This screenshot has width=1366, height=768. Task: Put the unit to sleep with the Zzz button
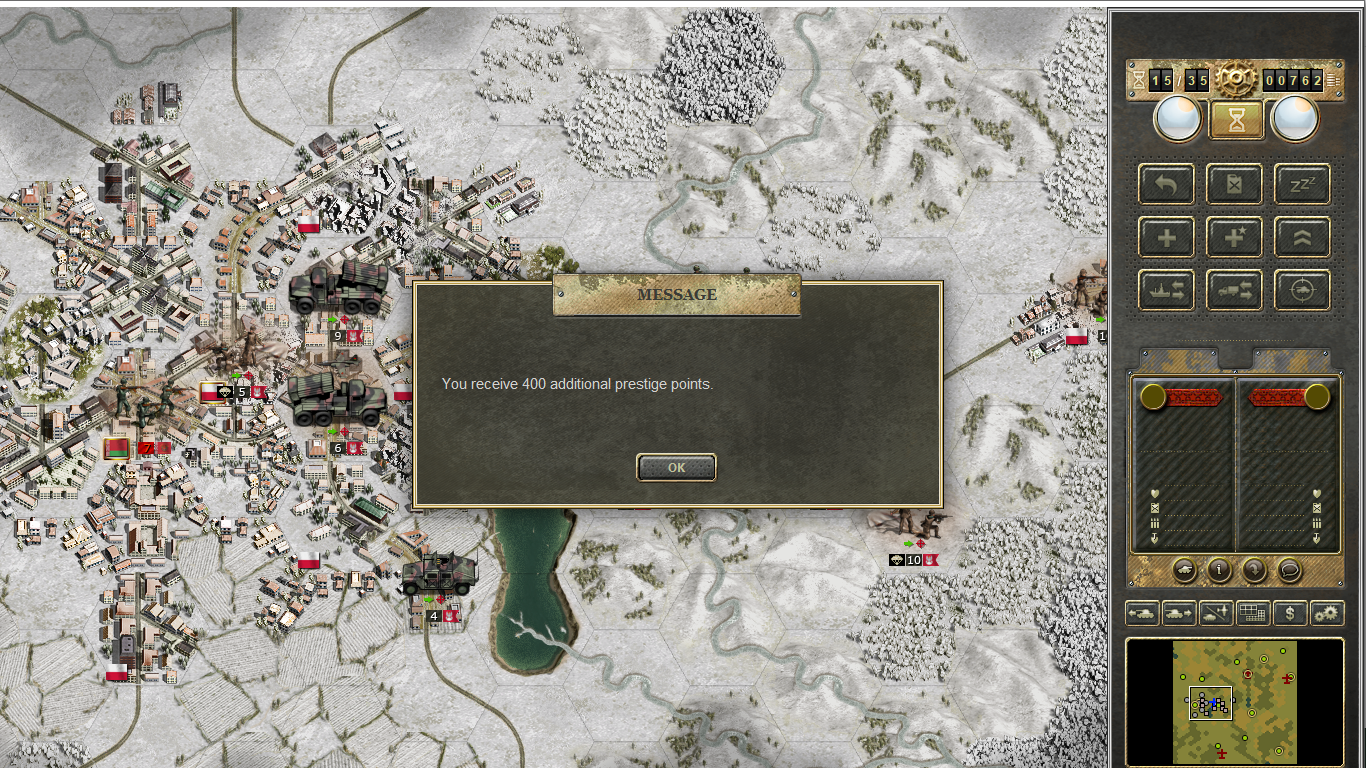click(1302, 184)
